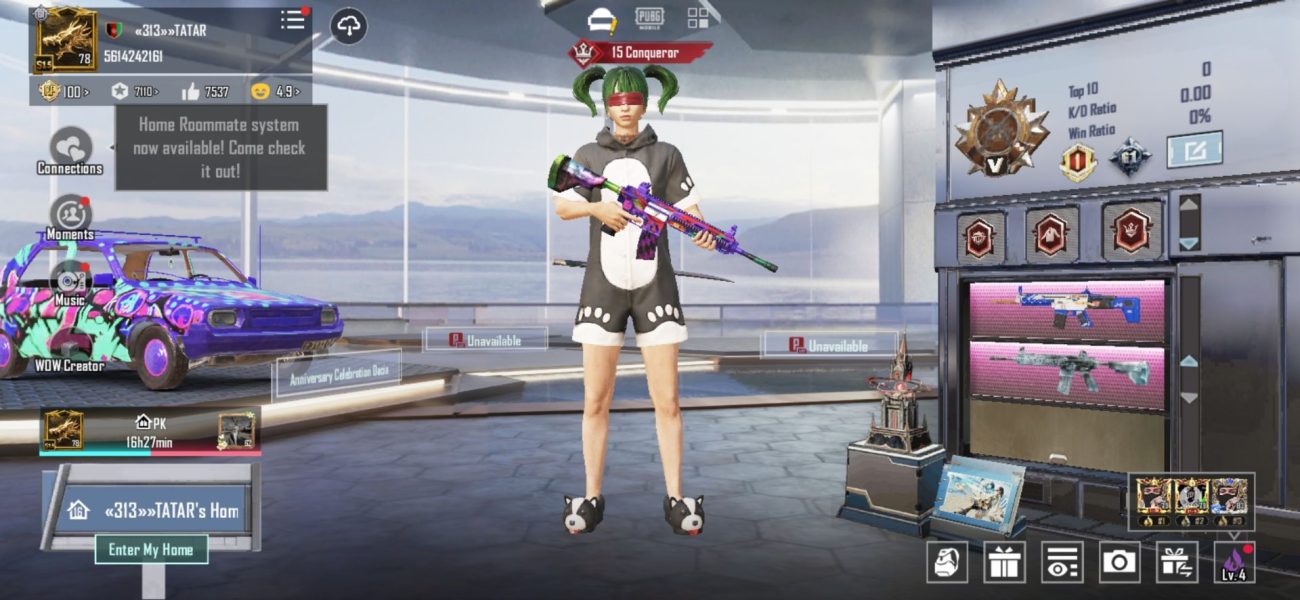Switch to the PUBG Mobile logo tab
The width and height of the screenshot is (1300, 600).
(x=649, y=18)
